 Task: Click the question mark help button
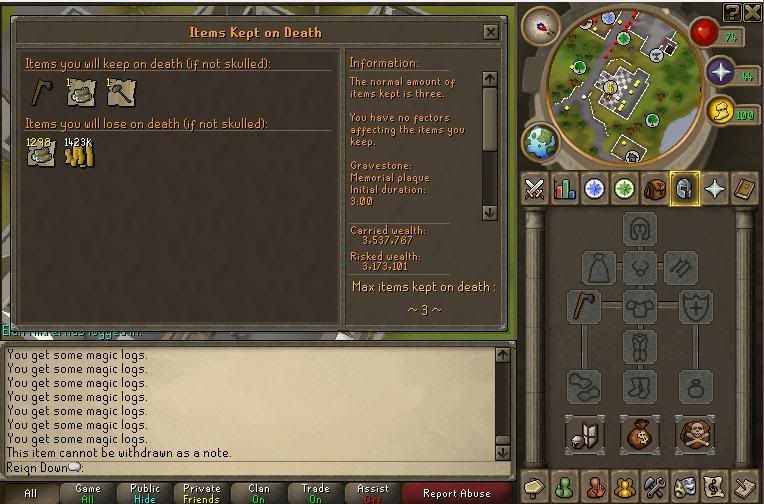click(733, 11)
